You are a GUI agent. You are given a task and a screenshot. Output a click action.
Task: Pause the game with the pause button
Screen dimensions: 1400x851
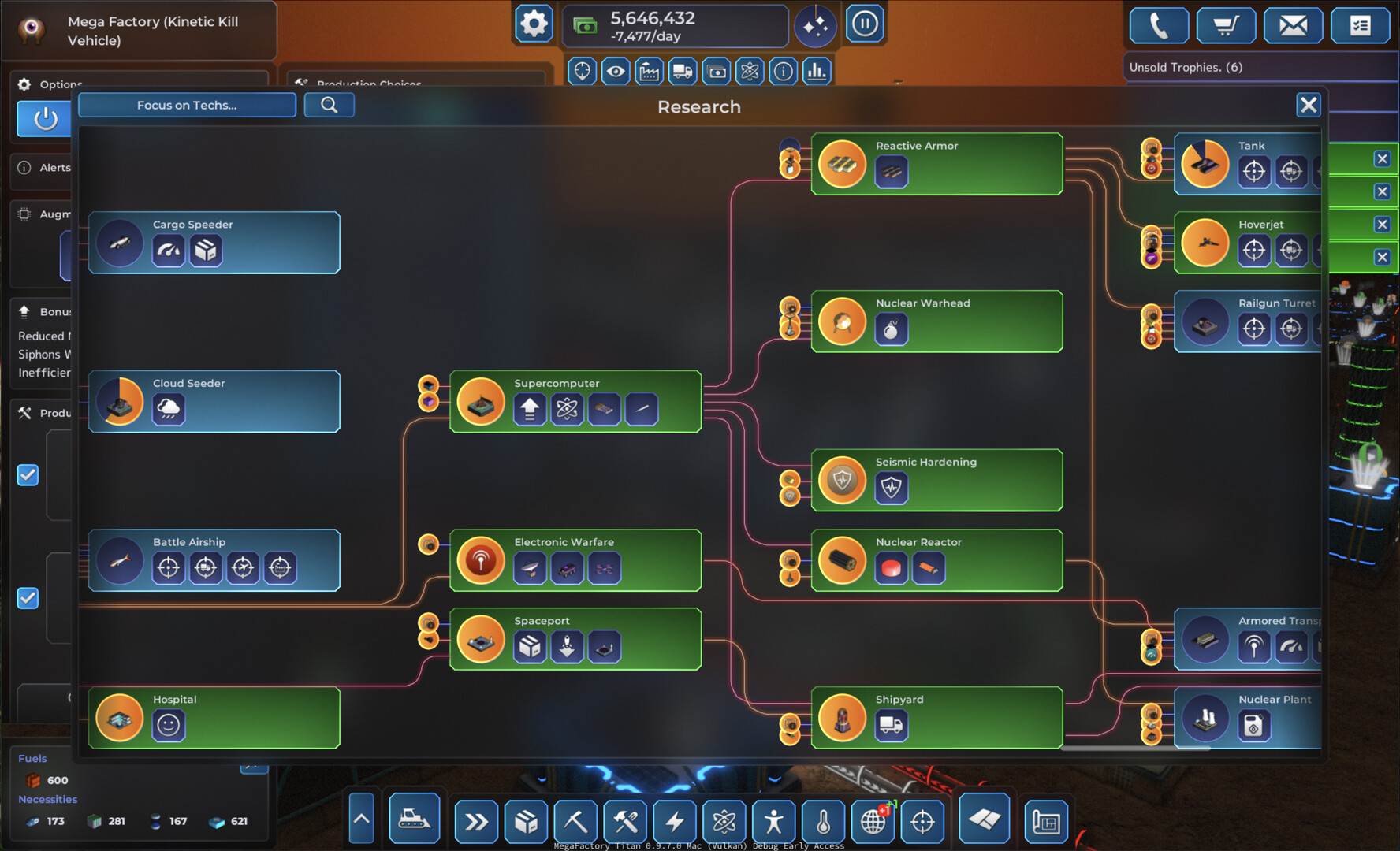864,24
